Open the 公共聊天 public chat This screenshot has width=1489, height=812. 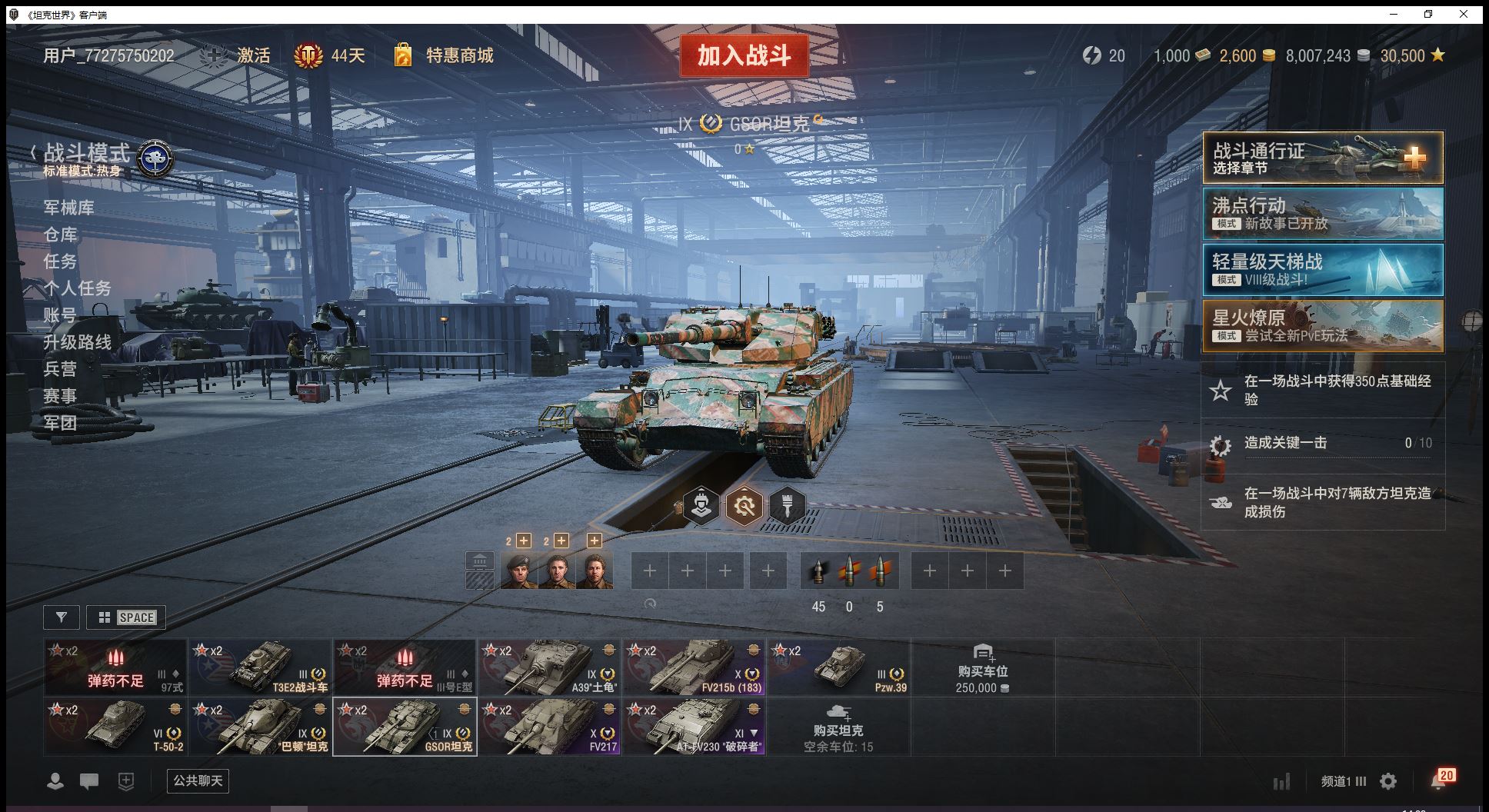coord(198,781)
